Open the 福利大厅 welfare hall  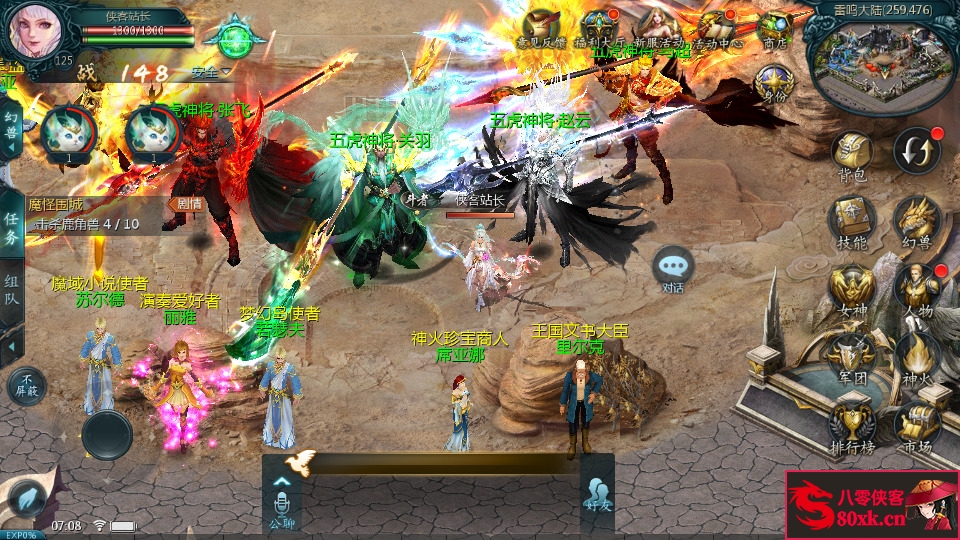[599, 28]
